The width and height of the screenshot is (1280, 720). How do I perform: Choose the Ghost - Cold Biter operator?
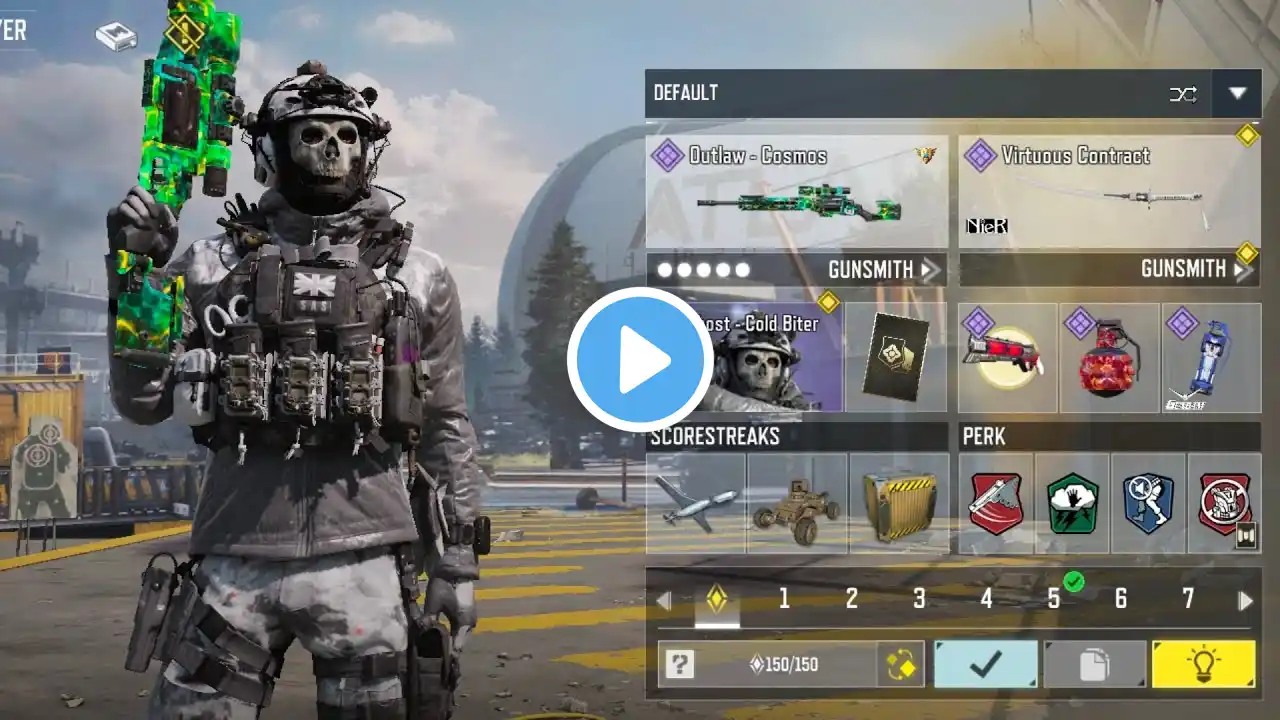(x=755, y=358)
